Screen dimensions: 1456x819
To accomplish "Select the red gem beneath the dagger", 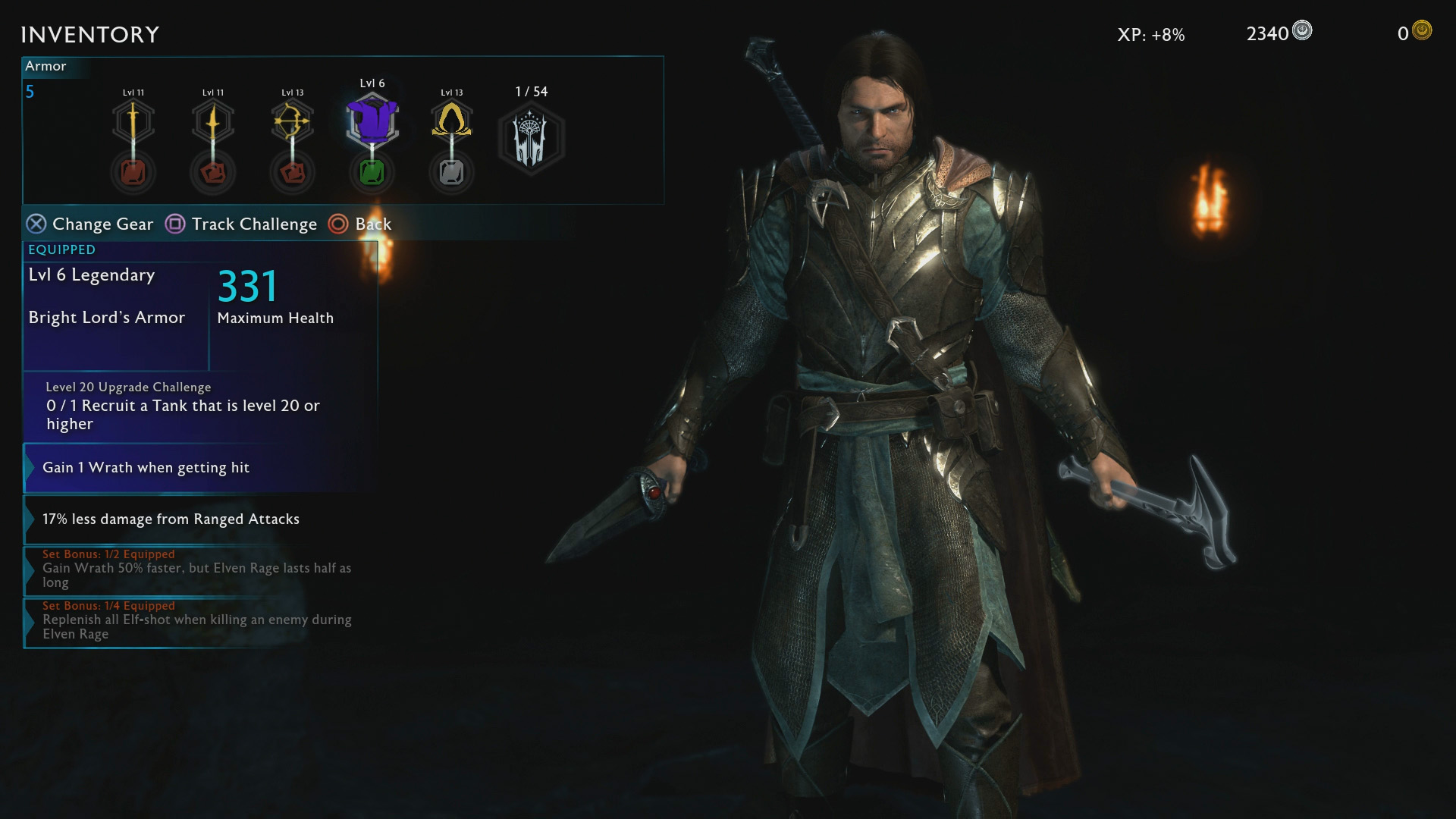I will click(213, 173).
